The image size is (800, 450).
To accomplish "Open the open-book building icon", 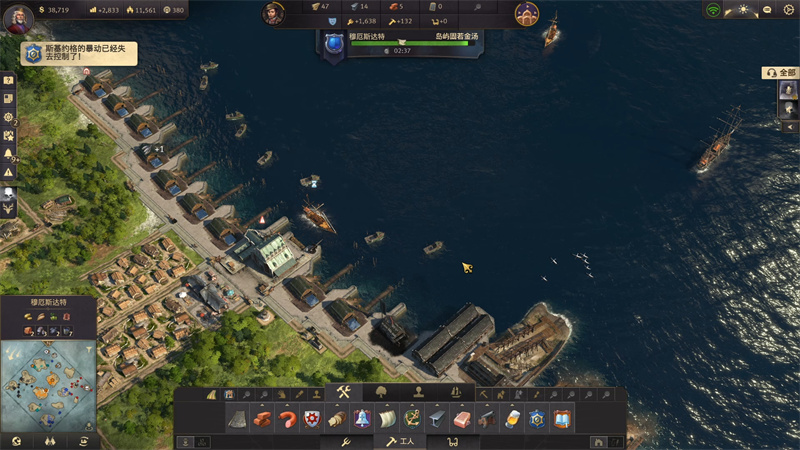I will tap(561, 418).
